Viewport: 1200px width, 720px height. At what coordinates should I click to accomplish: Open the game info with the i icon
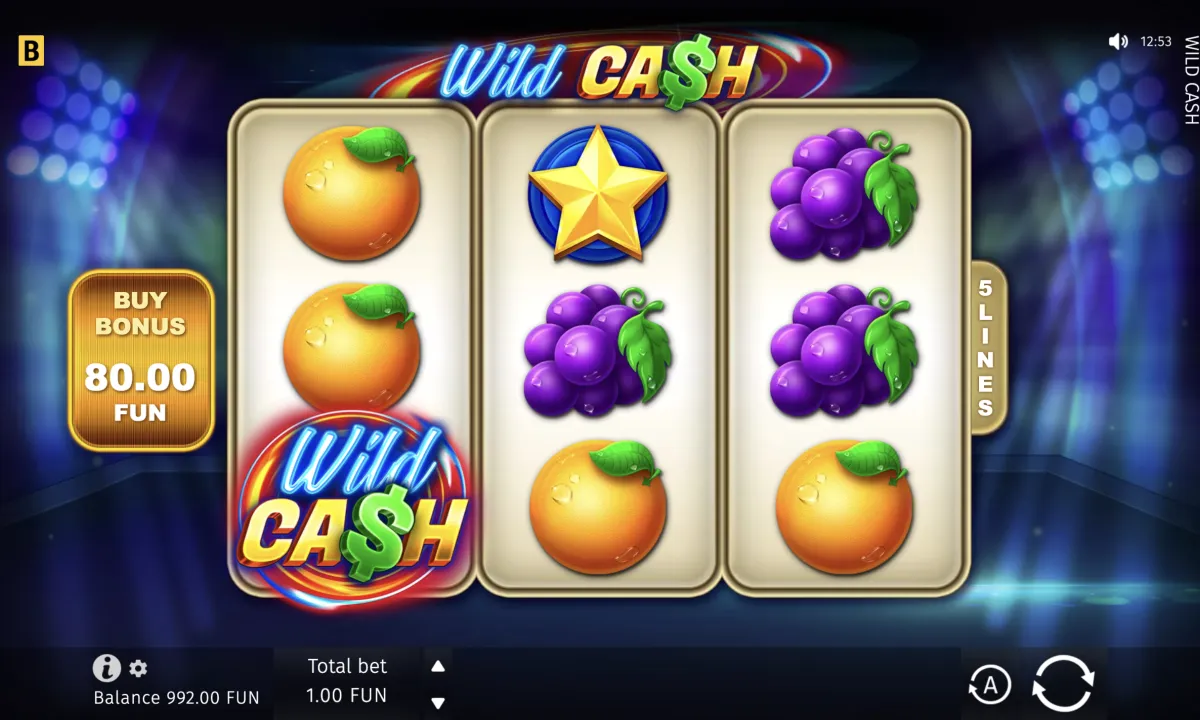tap(106, 668)
